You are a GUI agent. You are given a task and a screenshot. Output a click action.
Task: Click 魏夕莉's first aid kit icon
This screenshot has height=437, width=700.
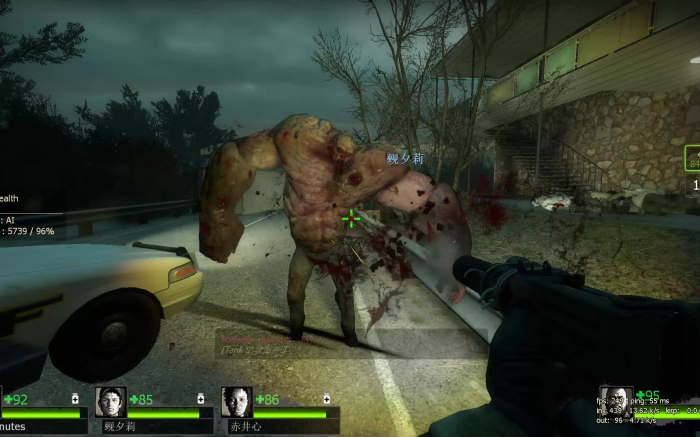click(x=202, y=399)
